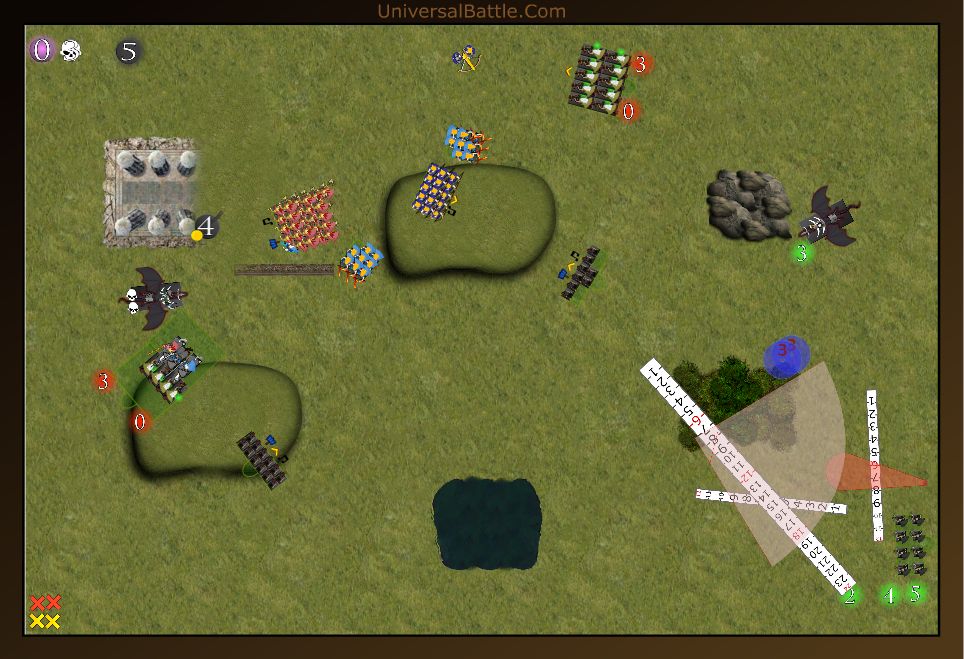
Task: Click the white skull token beside the purple counter
Action: click(x=70, y=50)
